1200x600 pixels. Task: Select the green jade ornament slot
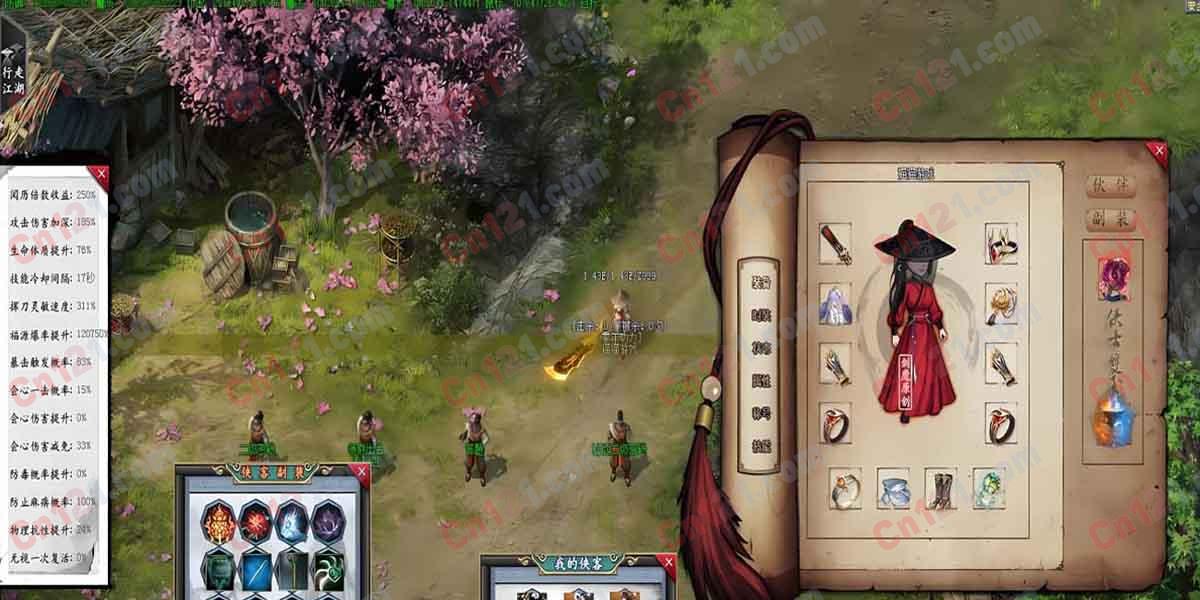(989, 488)
